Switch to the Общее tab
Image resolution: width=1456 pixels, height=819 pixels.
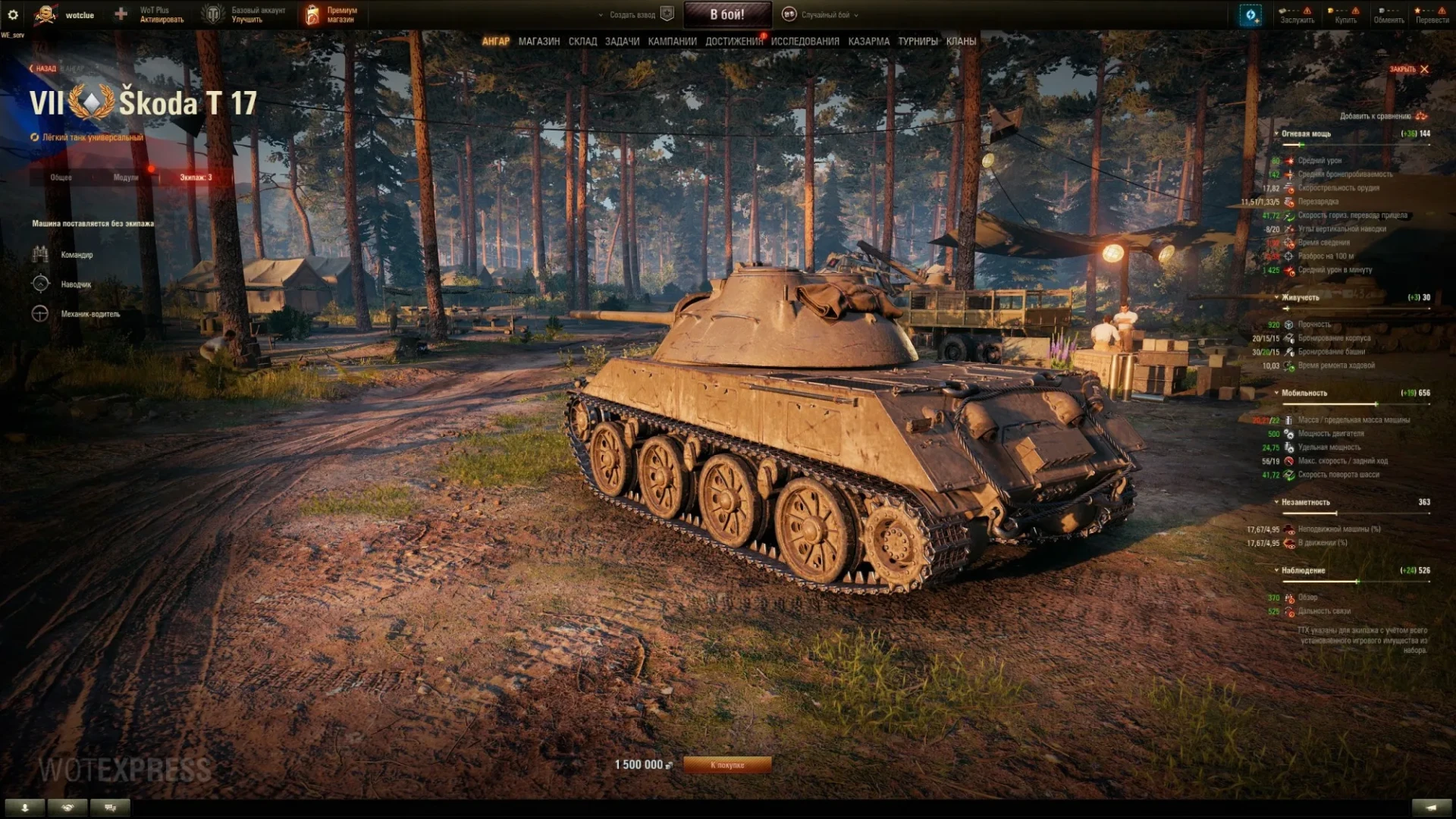click(61, 177)
